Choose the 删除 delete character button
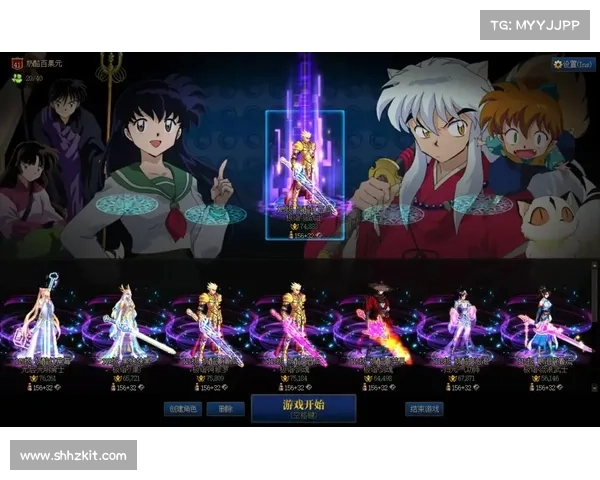The height and width of the screenshot is (480, 600). [227, 408]
